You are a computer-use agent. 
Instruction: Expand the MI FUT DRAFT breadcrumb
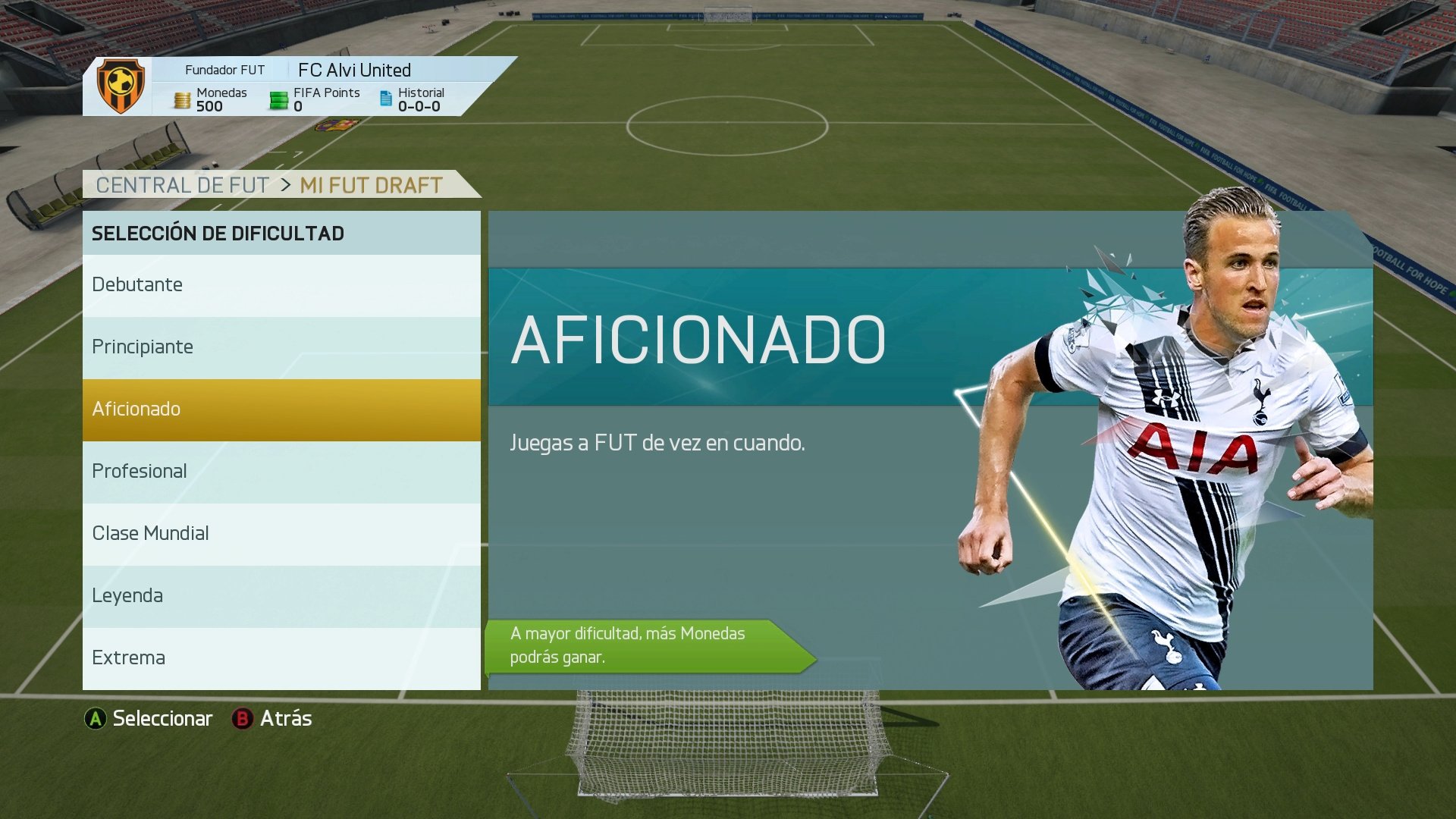[371, 184]
